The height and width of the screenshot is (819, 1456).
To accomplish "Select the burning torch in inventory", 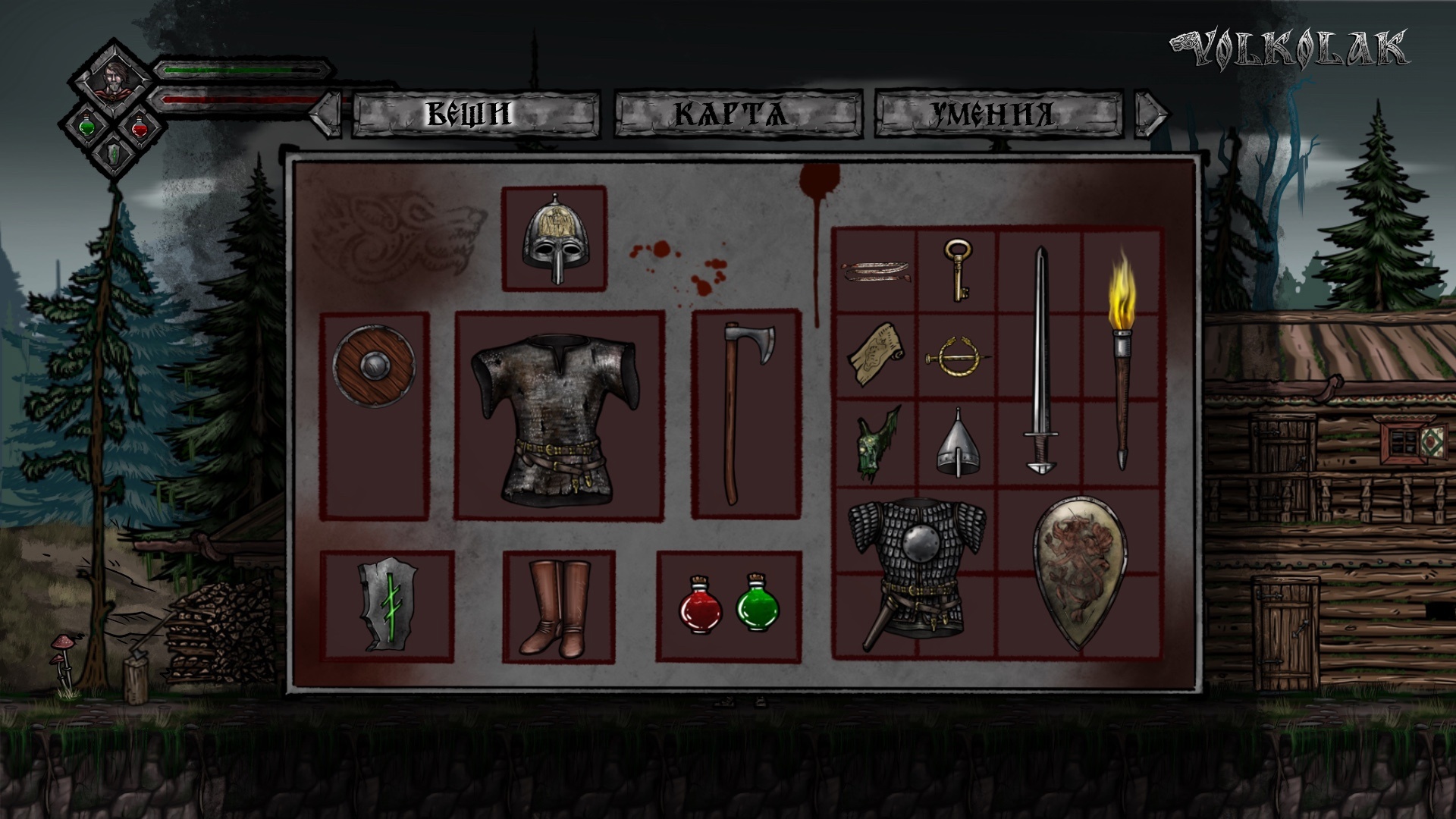I will 1122,360.
